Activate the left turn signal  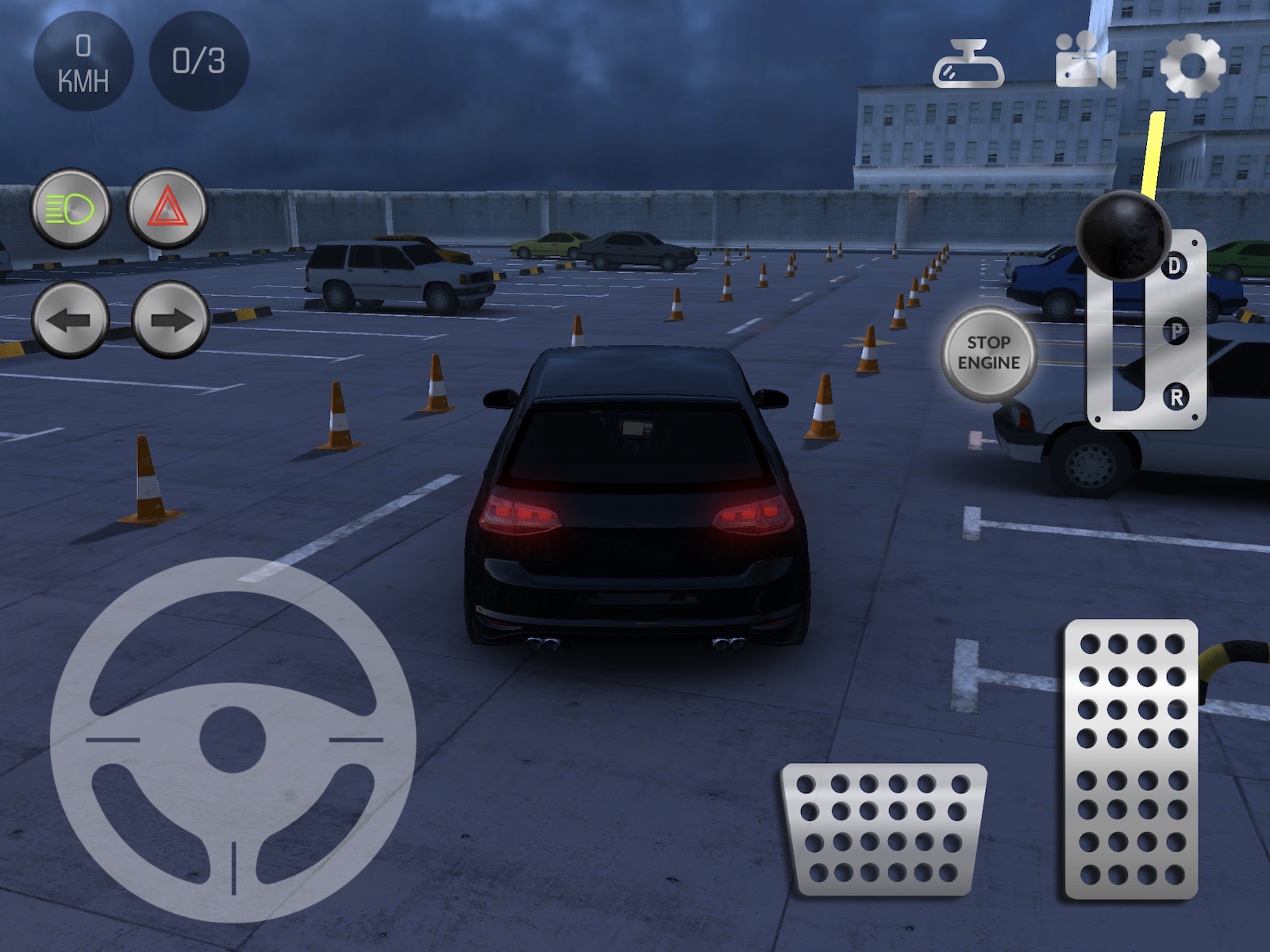click(x=71, y=320)
